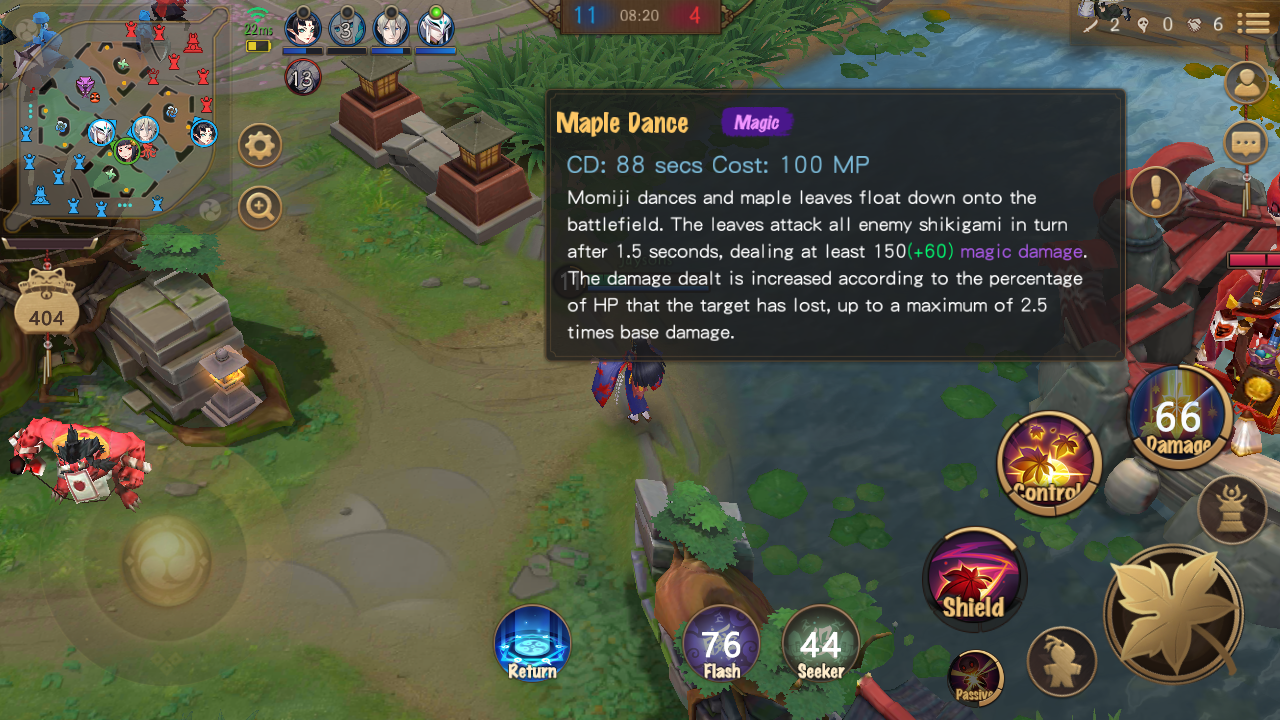Tap the large maple leaf basic attack
Screen dimensions: 1280x720
(x=1173, y=614)
